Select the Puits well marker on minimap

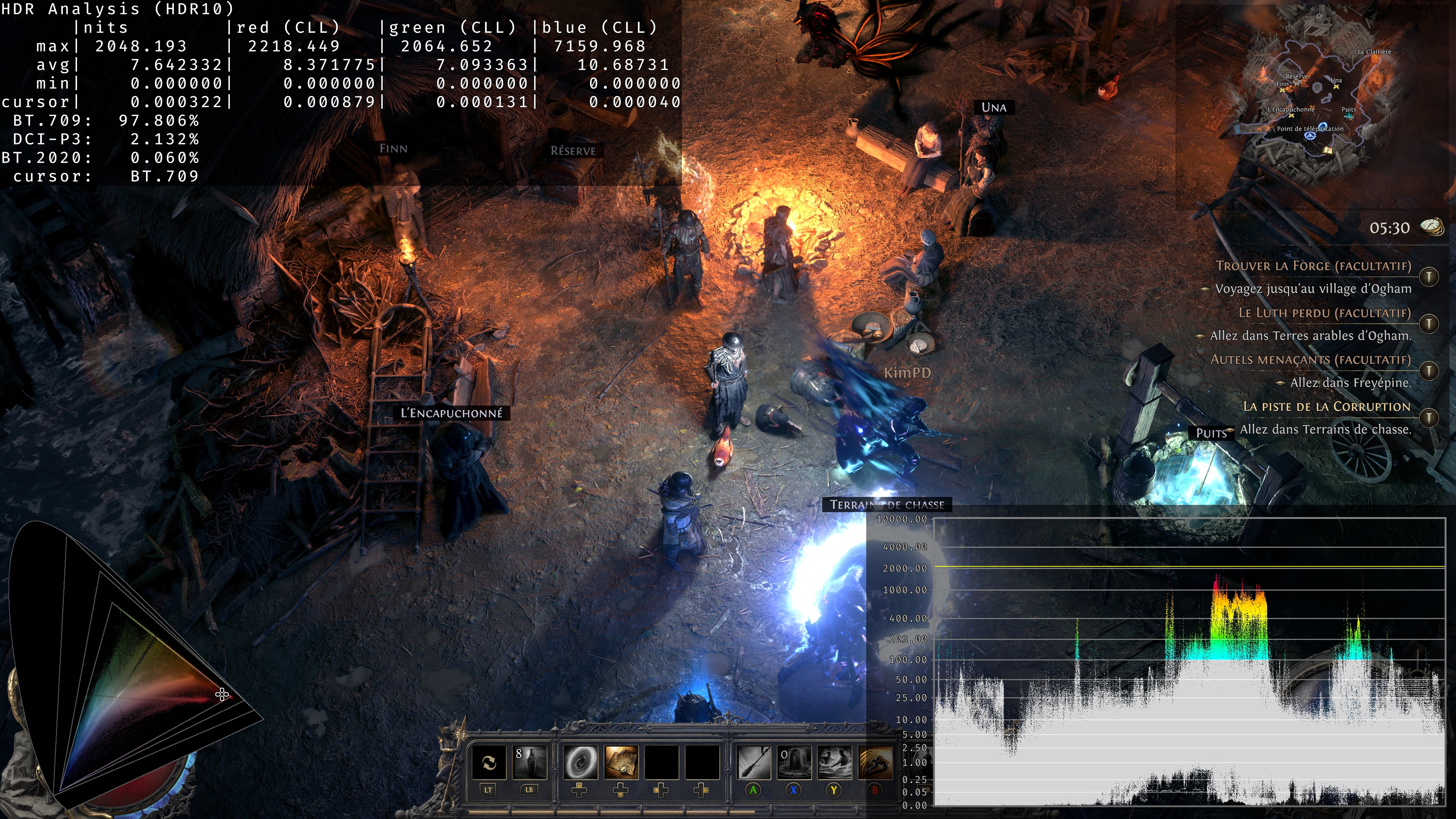coord(1349,116)
